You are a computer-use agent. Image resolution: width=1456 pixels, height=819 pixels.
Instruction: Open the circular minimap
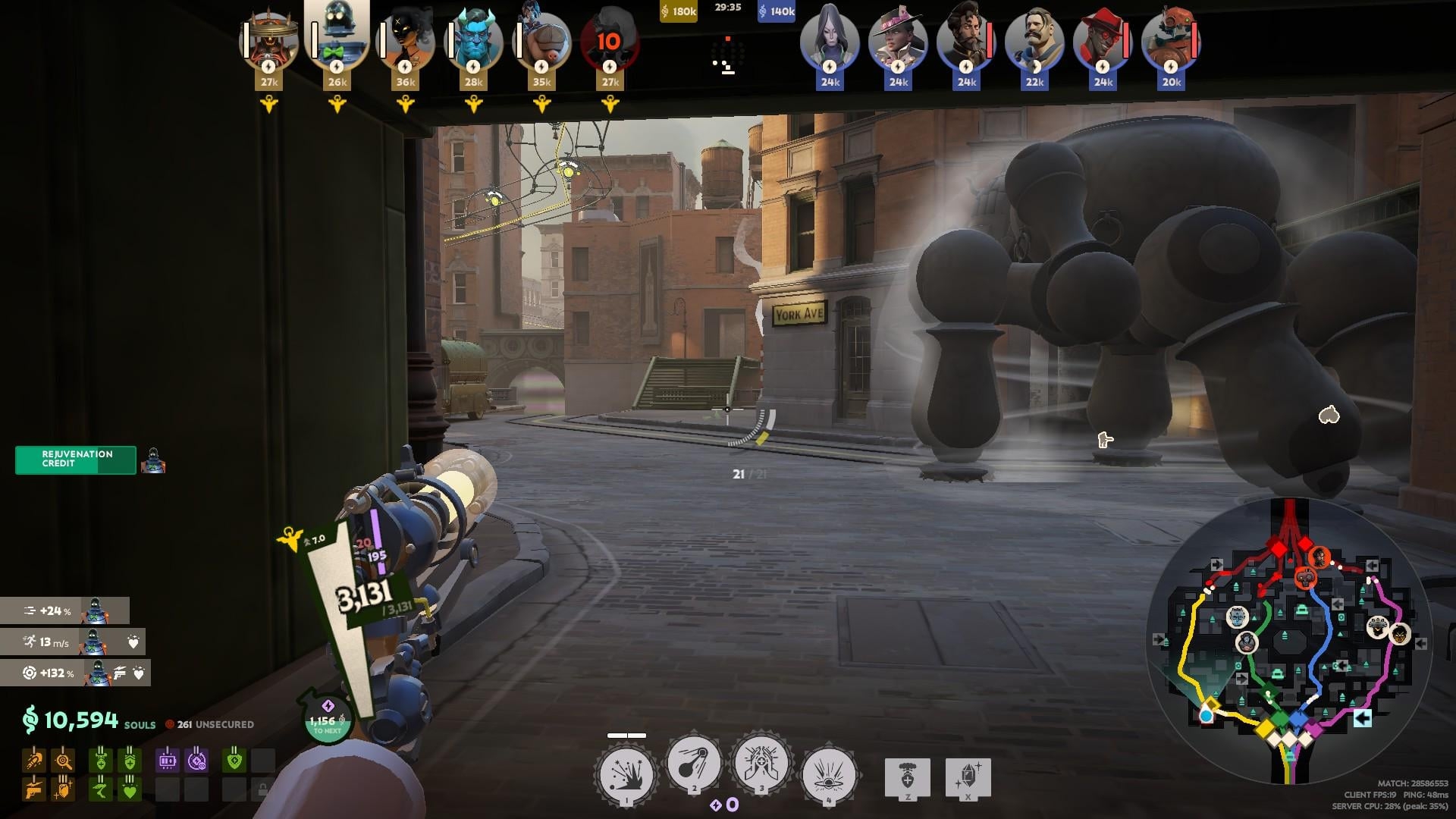1288,641
